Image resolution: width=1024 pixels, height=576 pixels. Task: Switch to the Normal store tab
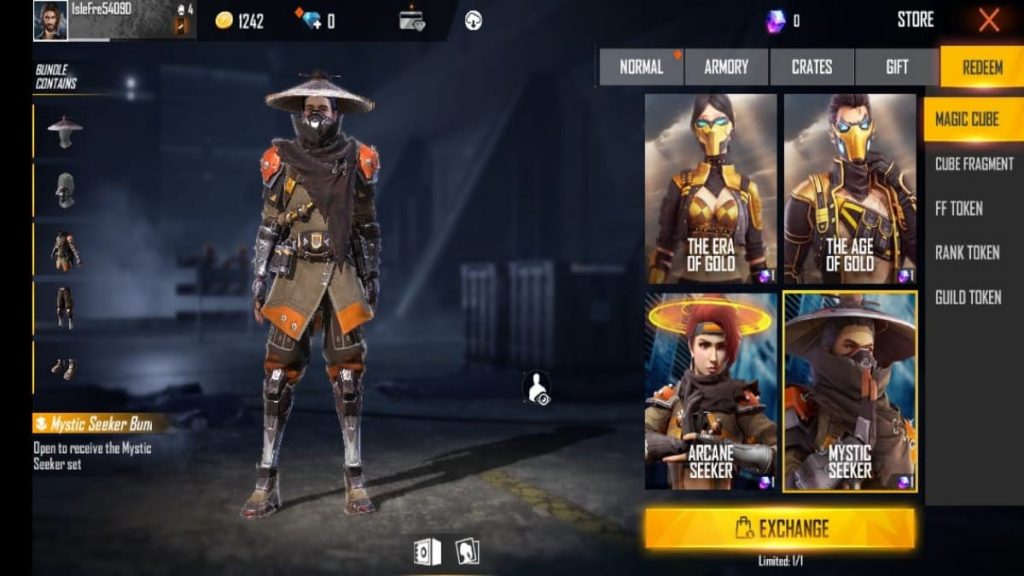(x=641, y=67)
